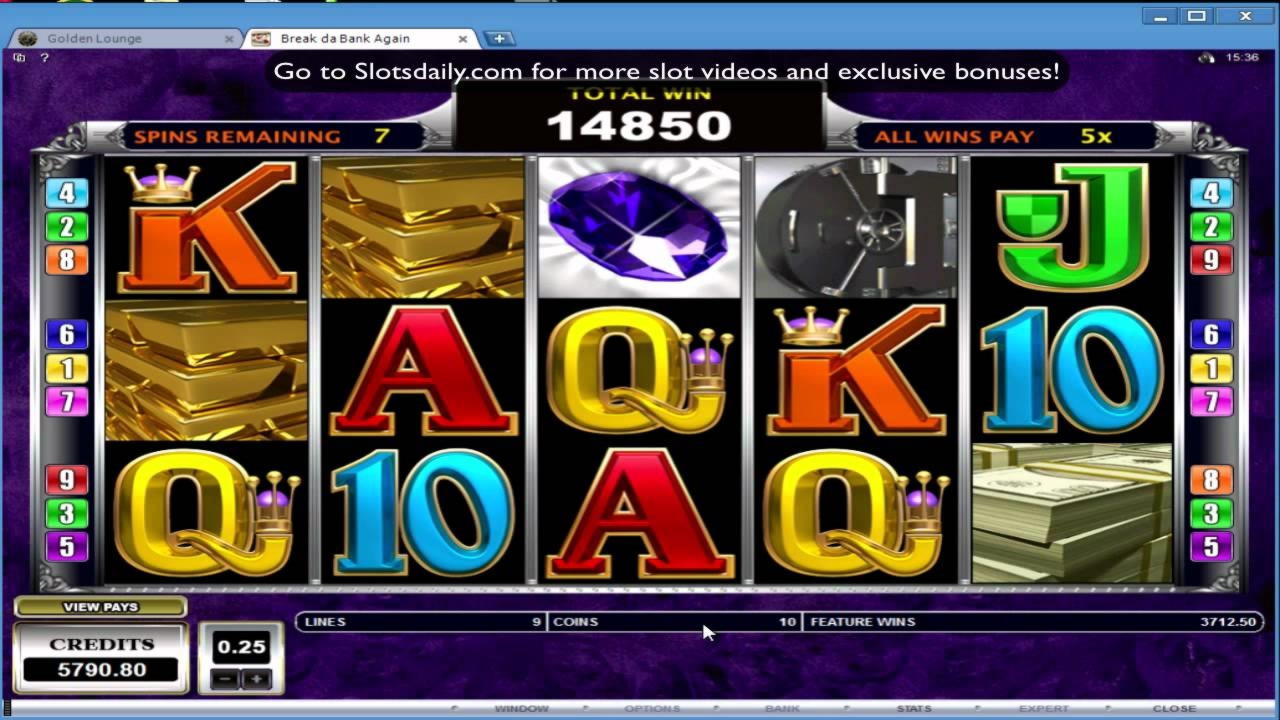Show the Stats panel

[x=913, y=709]
